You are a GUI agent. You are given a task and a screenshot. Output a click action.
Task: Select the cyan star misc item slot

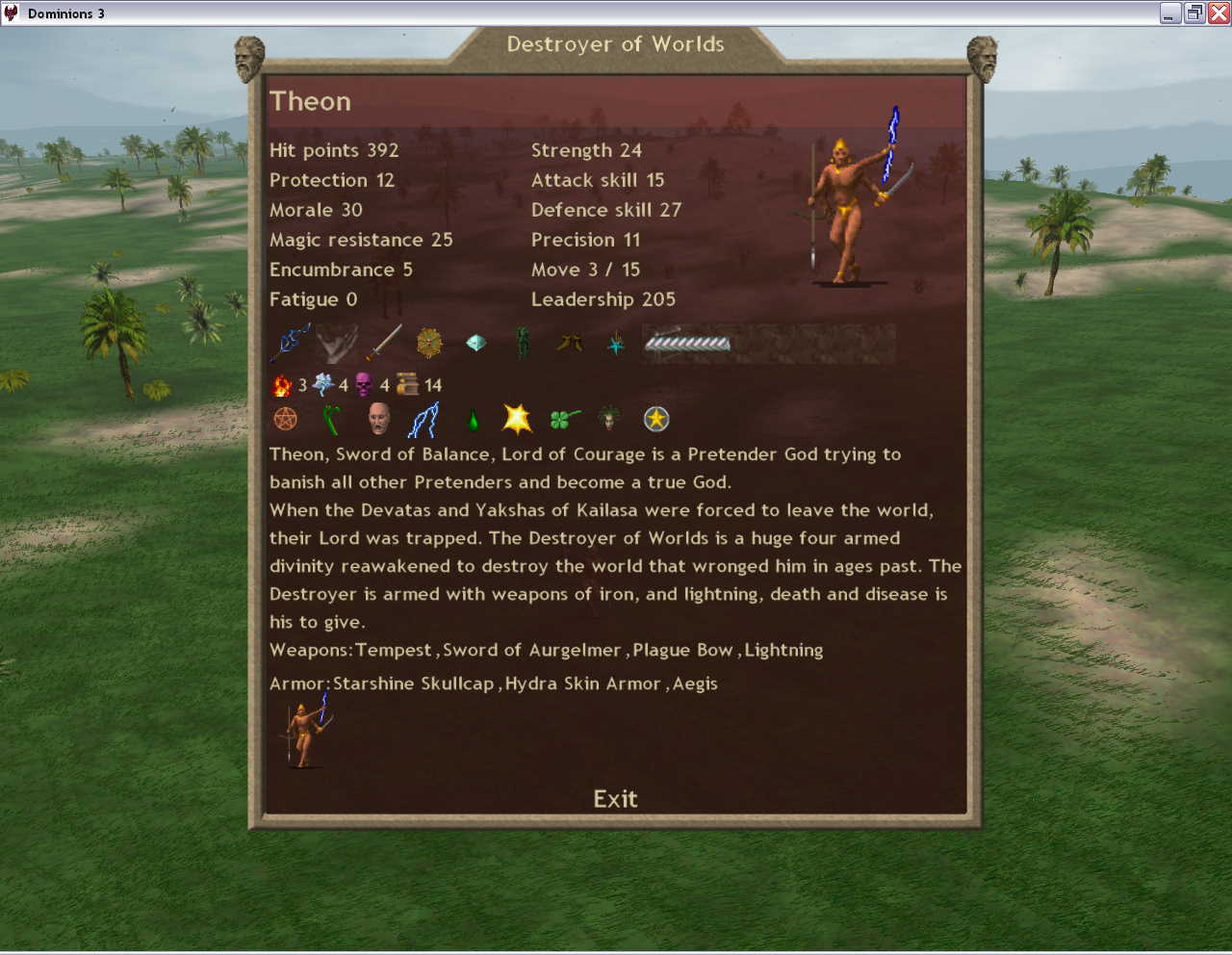coord(616,343)
